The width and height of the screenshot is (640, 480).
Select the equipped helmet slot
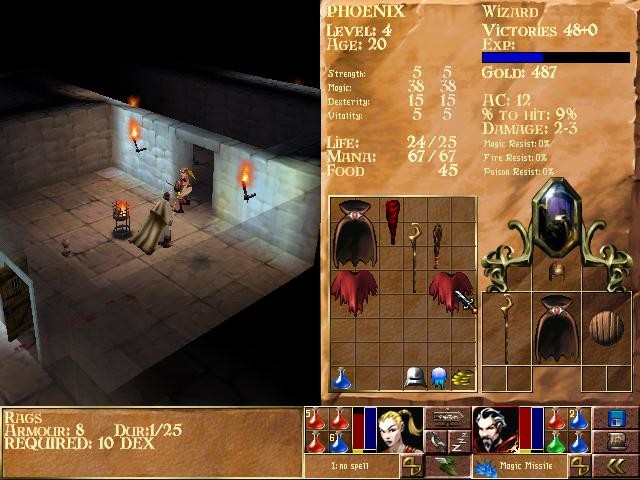(554, 270)
